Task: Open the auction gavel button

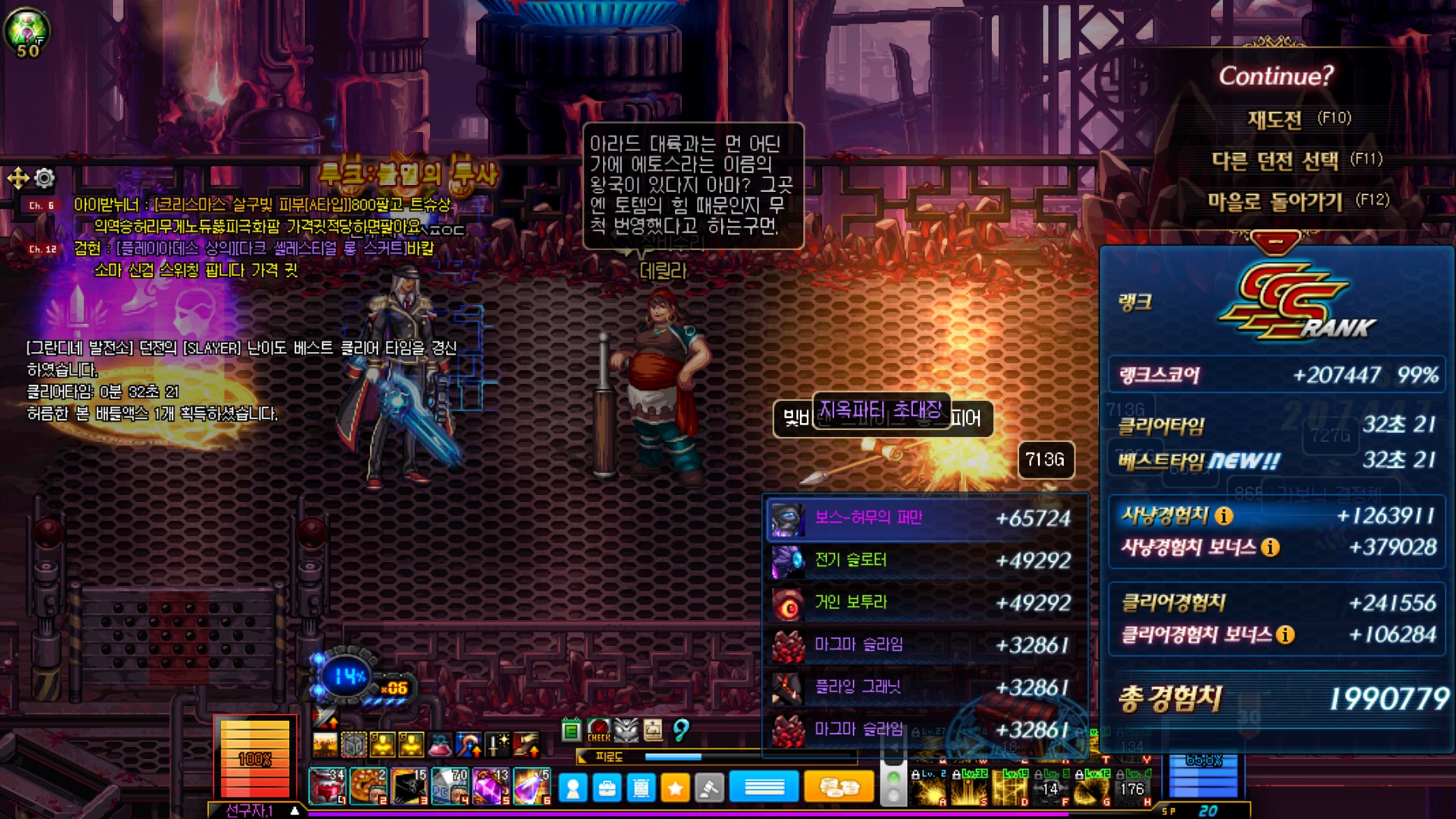Action: [709, 789]
